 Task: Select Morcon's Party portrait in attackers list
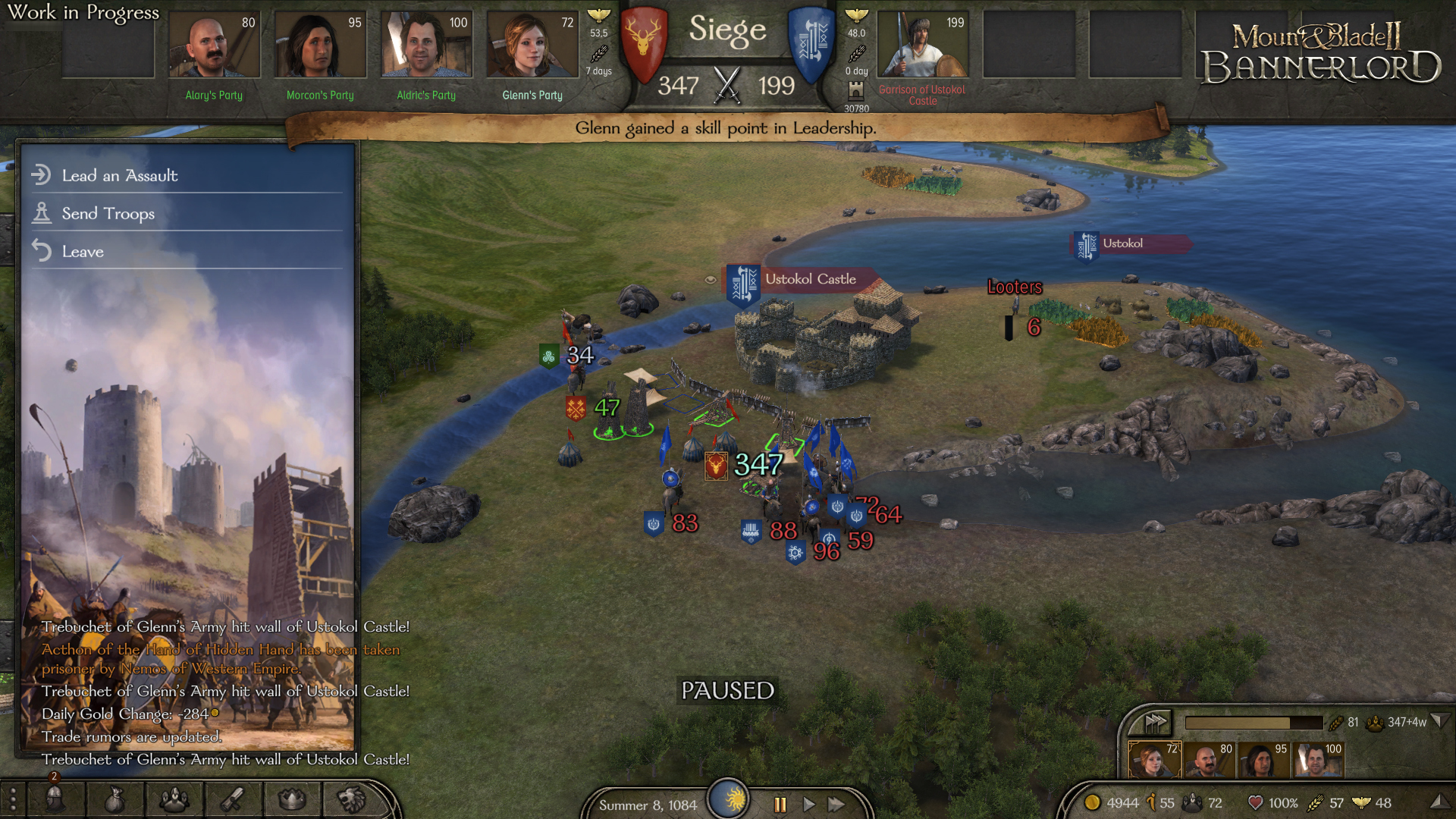[x=320, y=45]
